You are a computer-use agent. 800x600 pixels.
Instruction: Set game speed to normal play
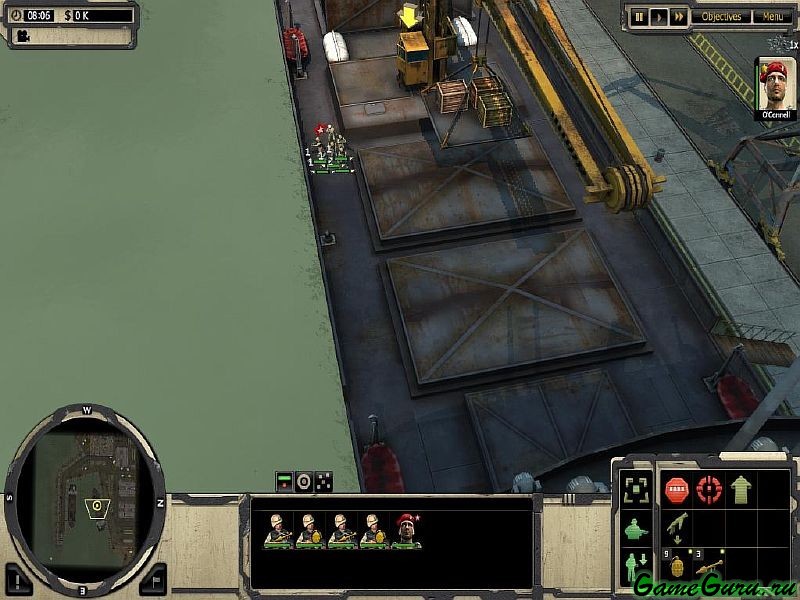pos(658,17)
